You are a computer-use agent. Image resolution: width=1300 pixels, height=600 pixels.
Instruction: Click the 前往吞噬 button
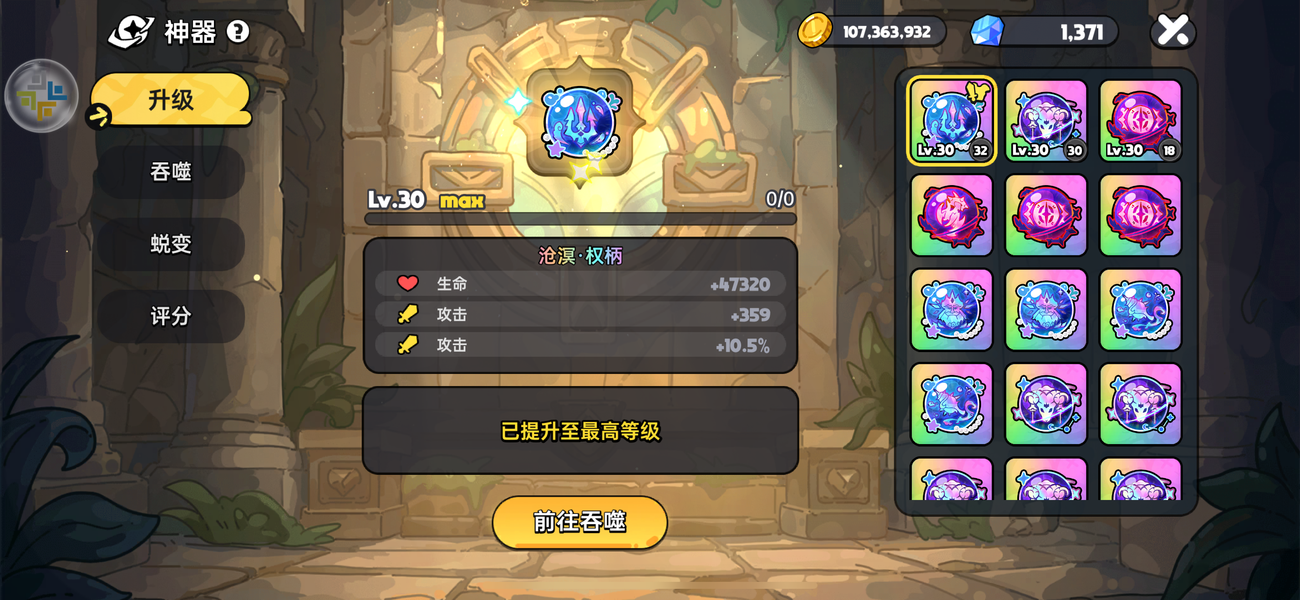(x=579, y=522)
